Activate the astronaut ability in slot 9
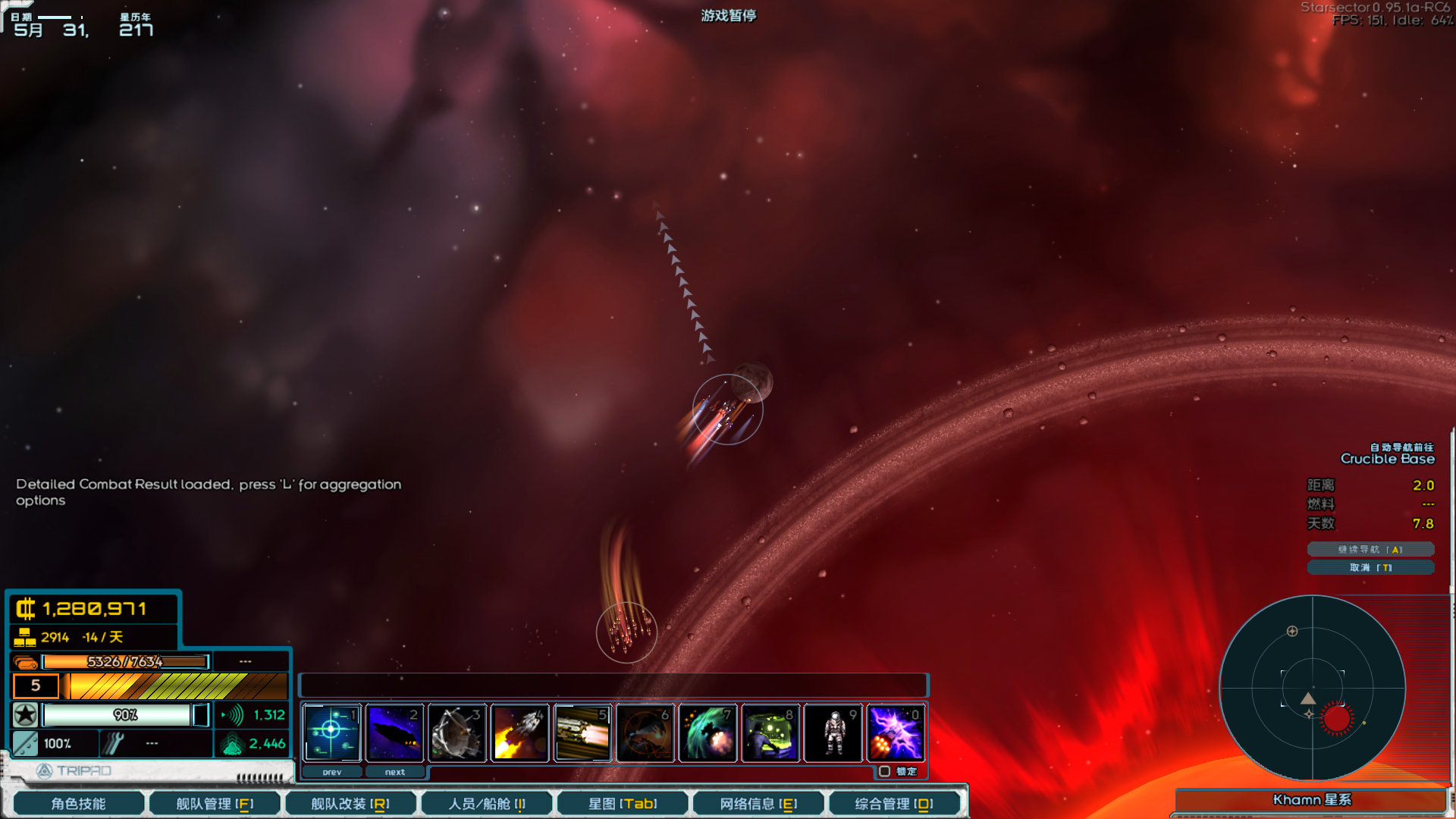This screenshot has width=1456, height=819. tap(833, 733)
